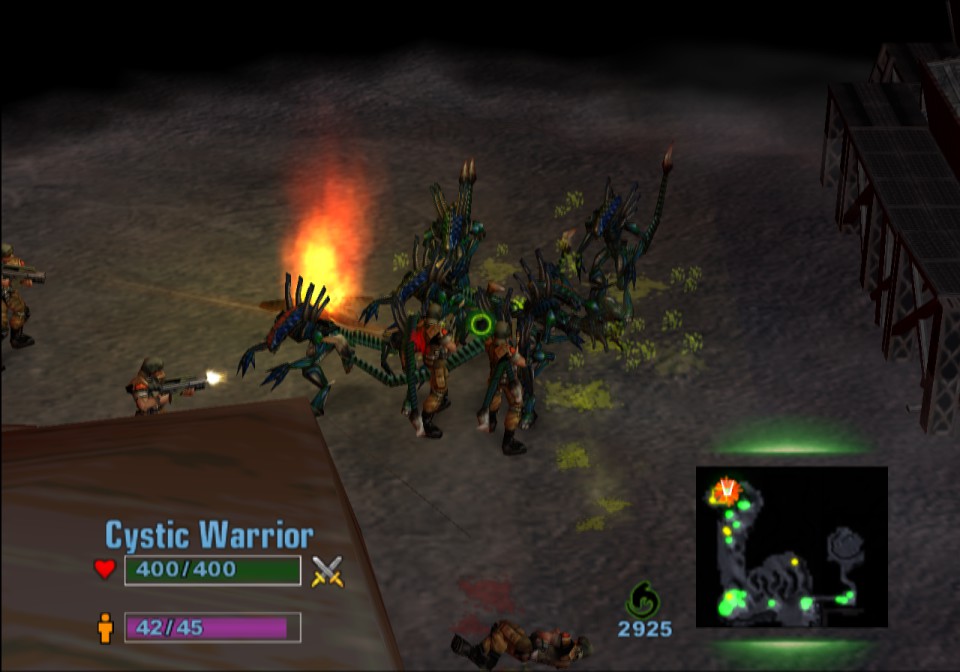Click the orange population figure icon
The image size is (960, 672).
tap(105, 628)
